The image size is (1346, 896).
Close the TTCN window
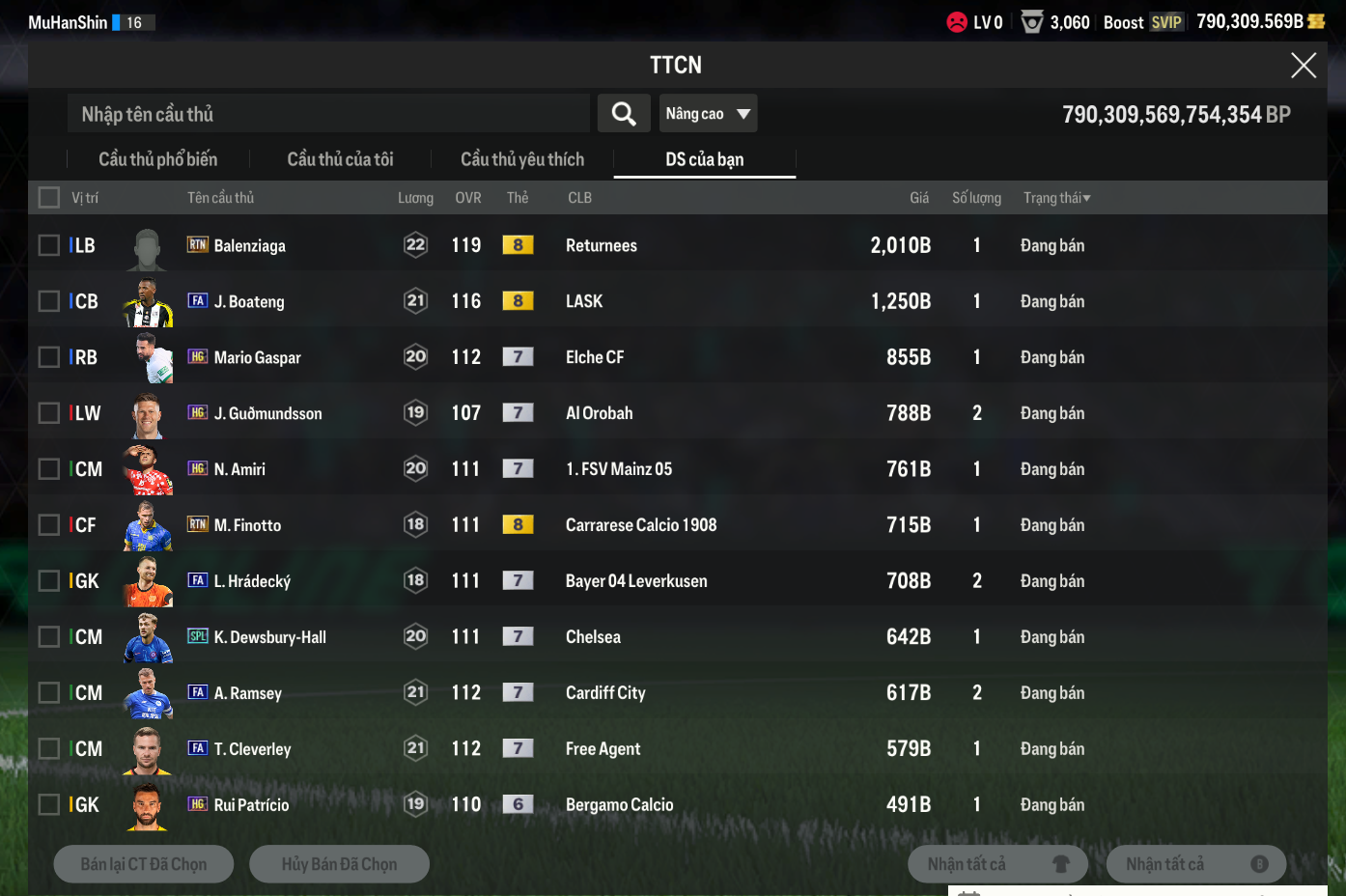(x=1304, y=66)
